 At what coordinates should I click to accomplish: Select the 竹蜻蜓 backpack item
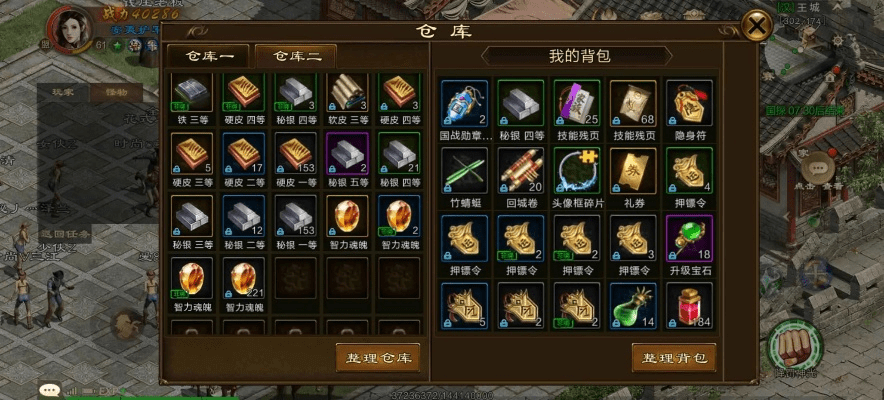click(x=465, y=172)
